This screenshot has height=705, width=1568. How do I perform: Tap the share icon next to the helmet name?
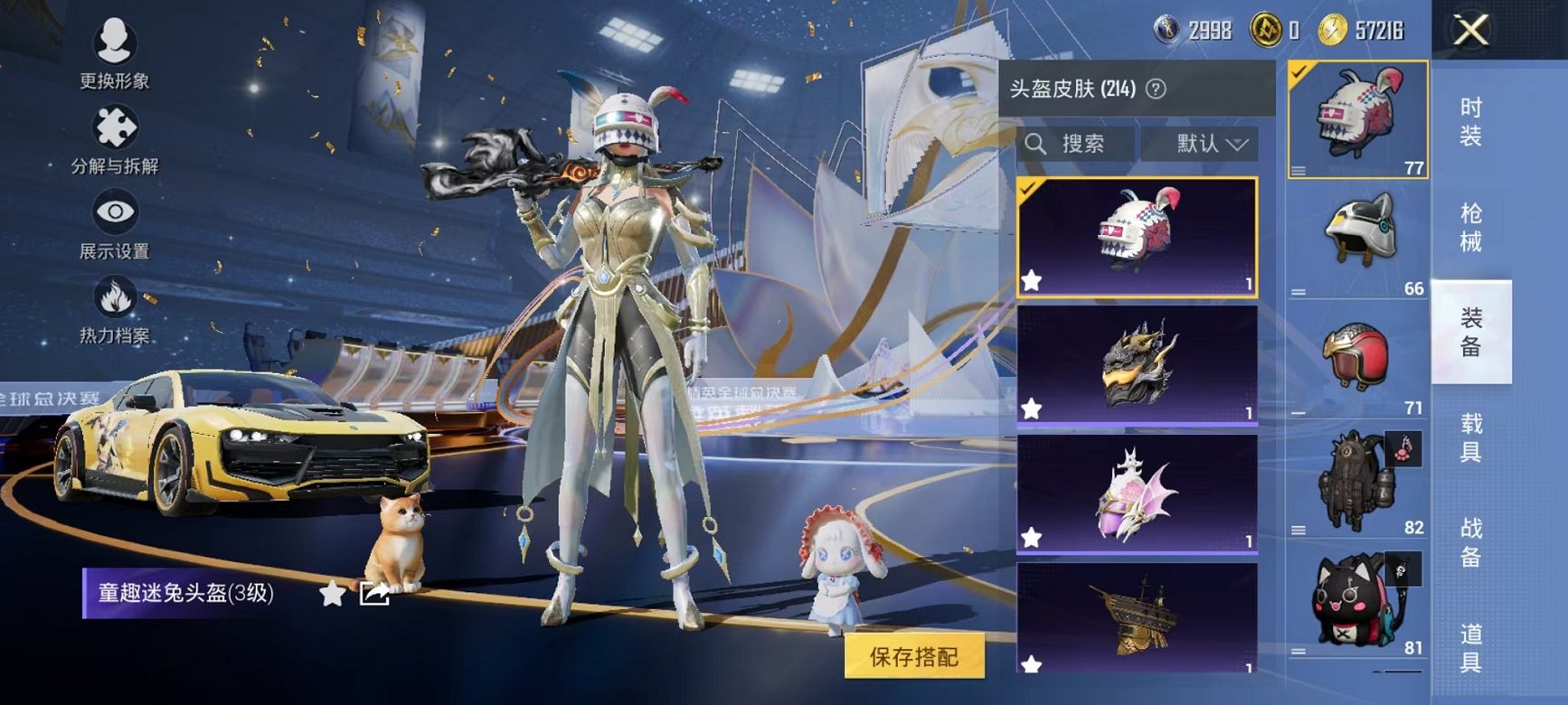pos(374,592)
